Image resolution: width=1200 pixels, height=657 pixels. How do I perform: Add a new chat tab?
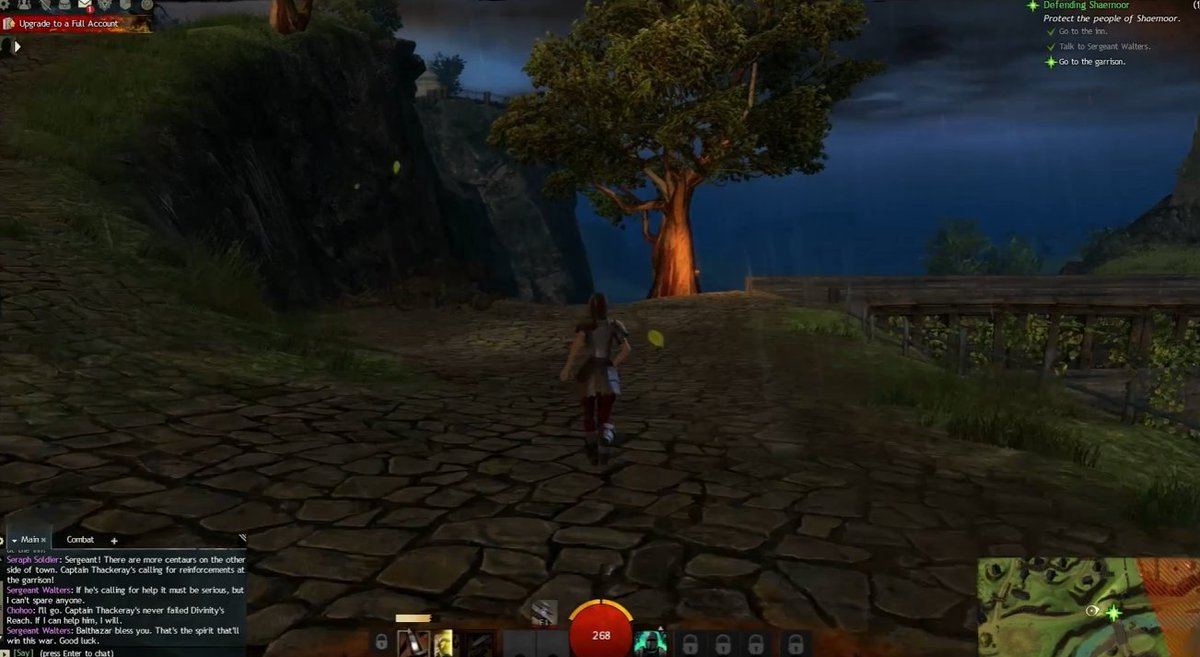tap(114, 540)
